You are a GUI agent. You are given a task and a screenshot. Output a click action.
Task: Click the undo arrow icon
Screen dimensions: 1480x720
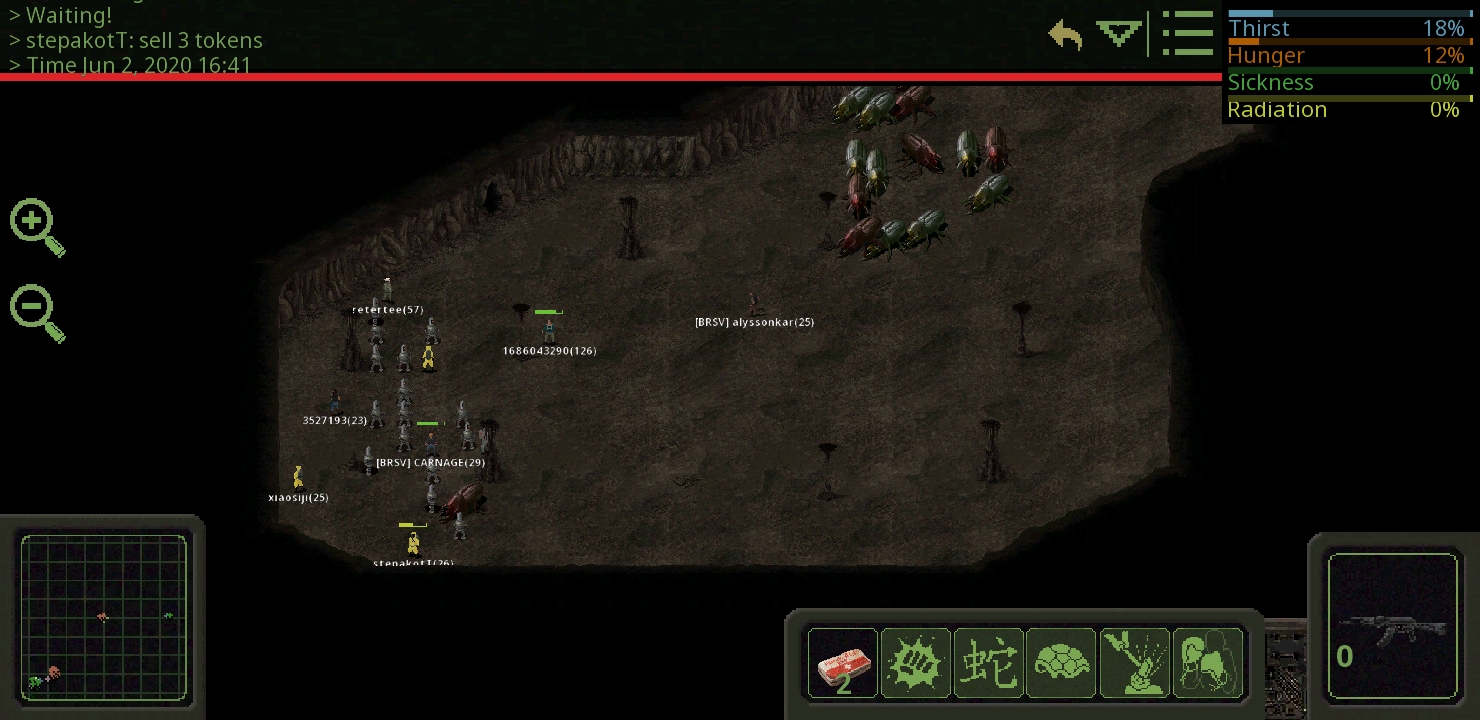tap(1065, 33)
